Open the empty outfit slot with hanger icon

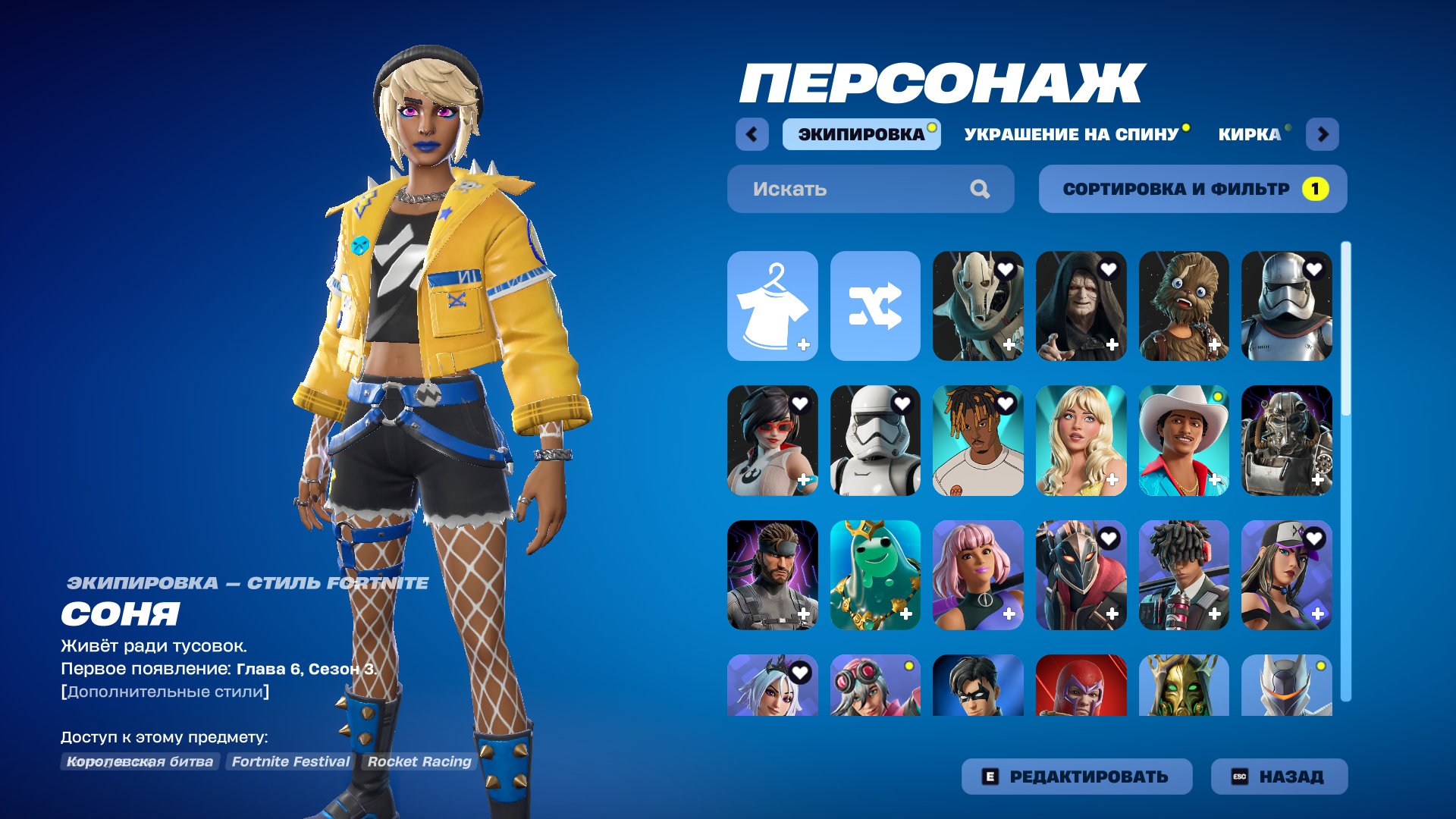pyautogui.click(x=772, y=306)
